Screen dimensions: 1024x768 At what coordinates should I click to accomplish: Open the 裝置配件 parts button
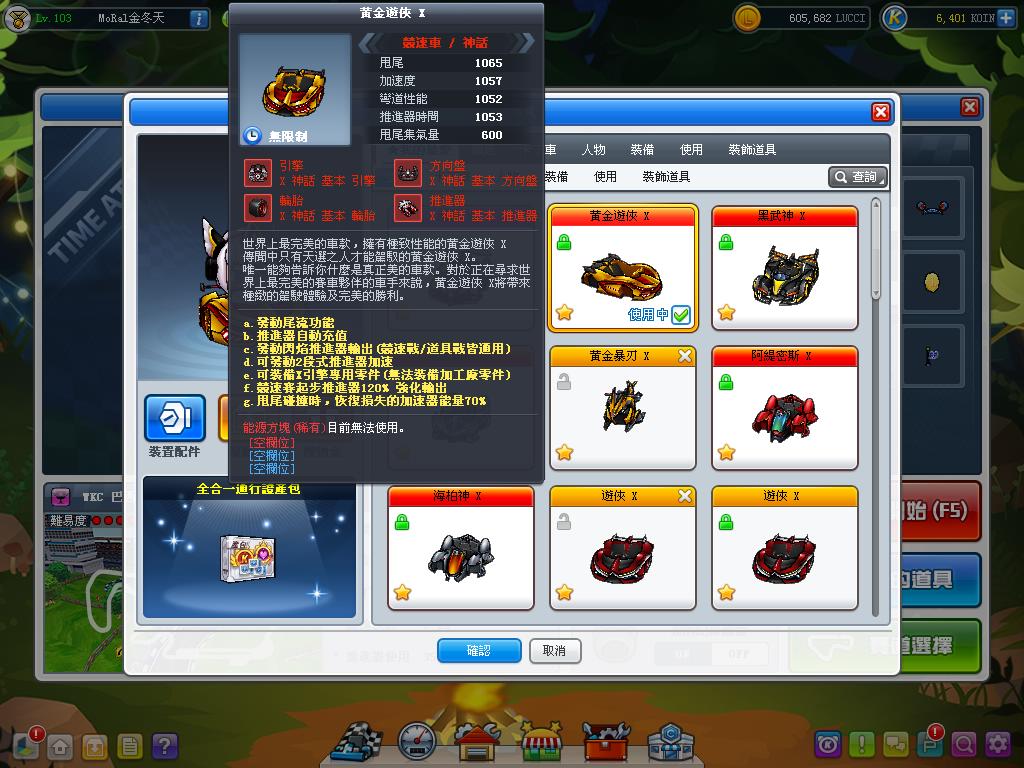tap(175, 421)
